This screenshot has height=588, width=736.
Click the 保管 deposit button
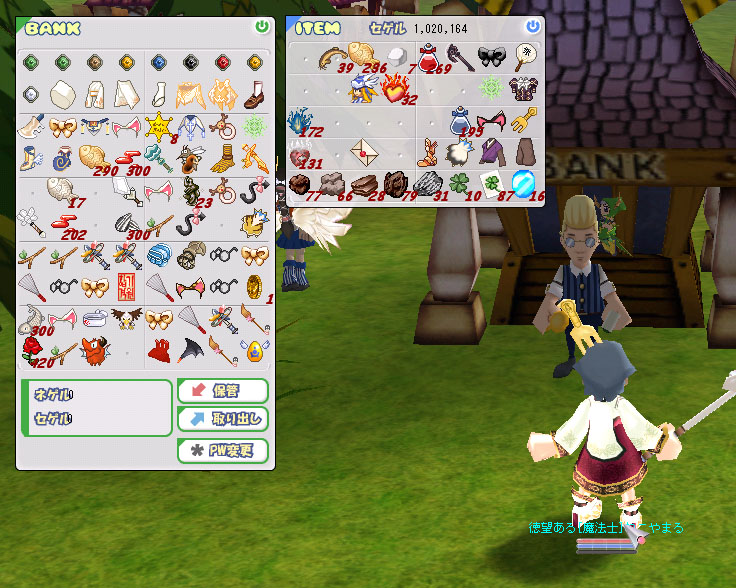click(x=223, y=390)
